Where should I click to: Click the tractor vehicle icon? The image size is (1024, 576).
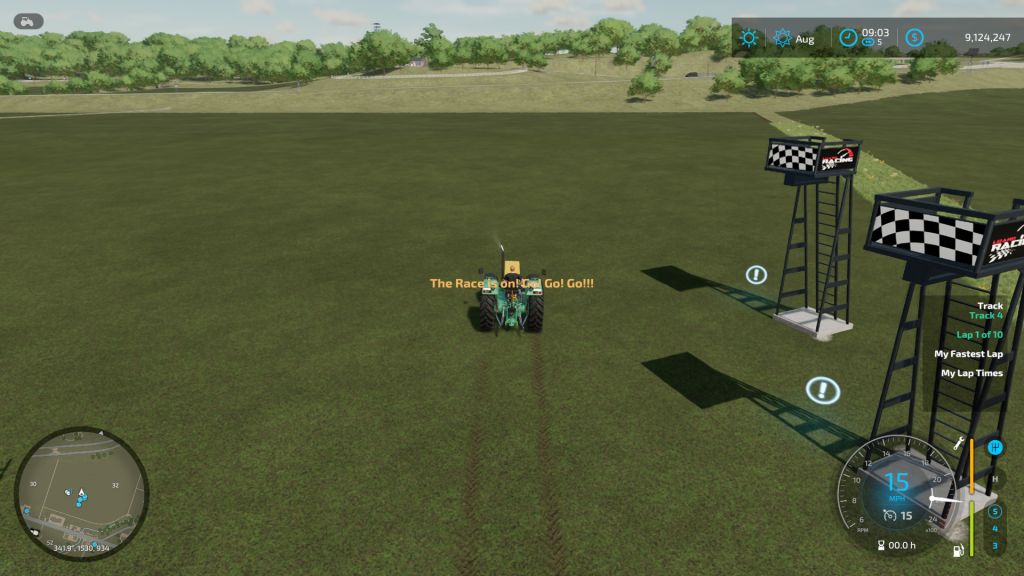click(x=29, y=19)
